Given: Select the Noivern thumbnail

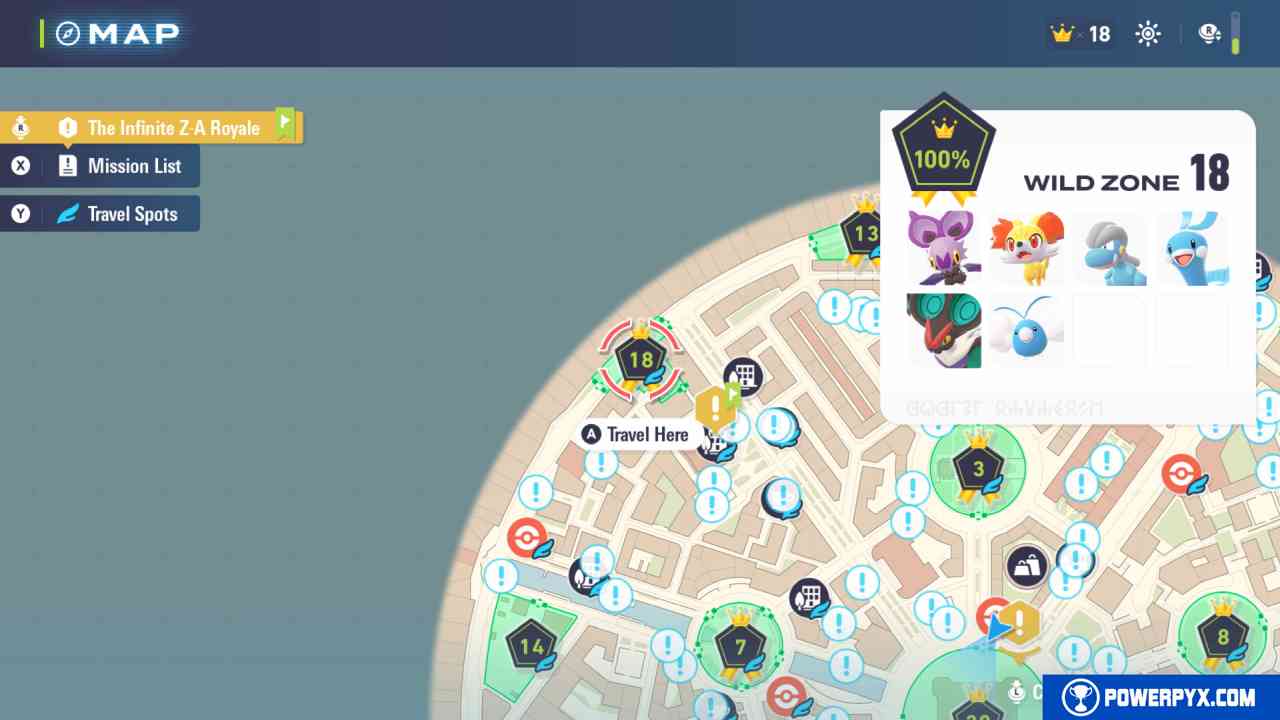Looking at the screenshot, I should click(944, 329).
